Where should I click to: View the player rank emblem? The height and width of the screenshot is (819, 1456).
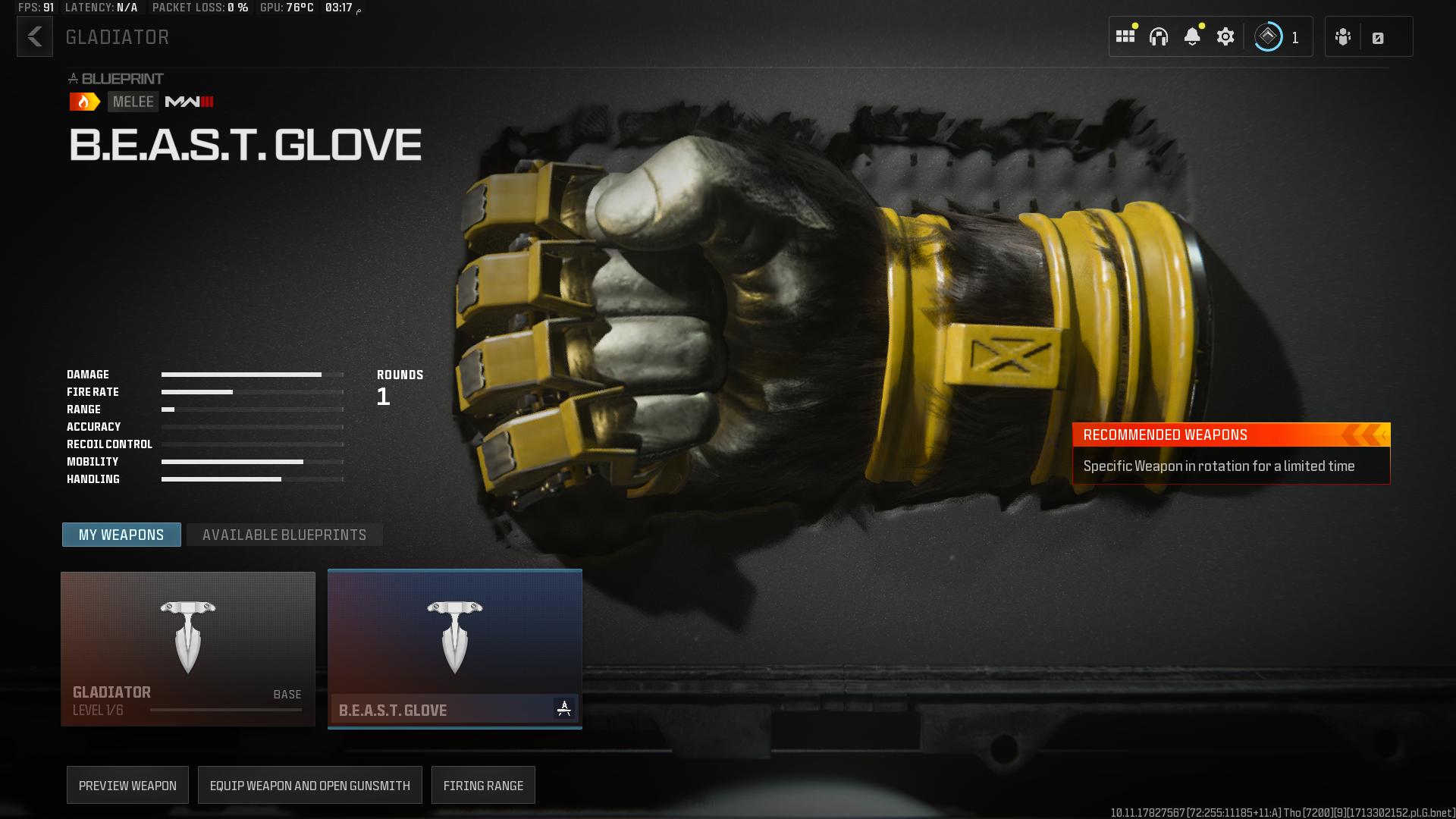click(x=1268, y=37)
